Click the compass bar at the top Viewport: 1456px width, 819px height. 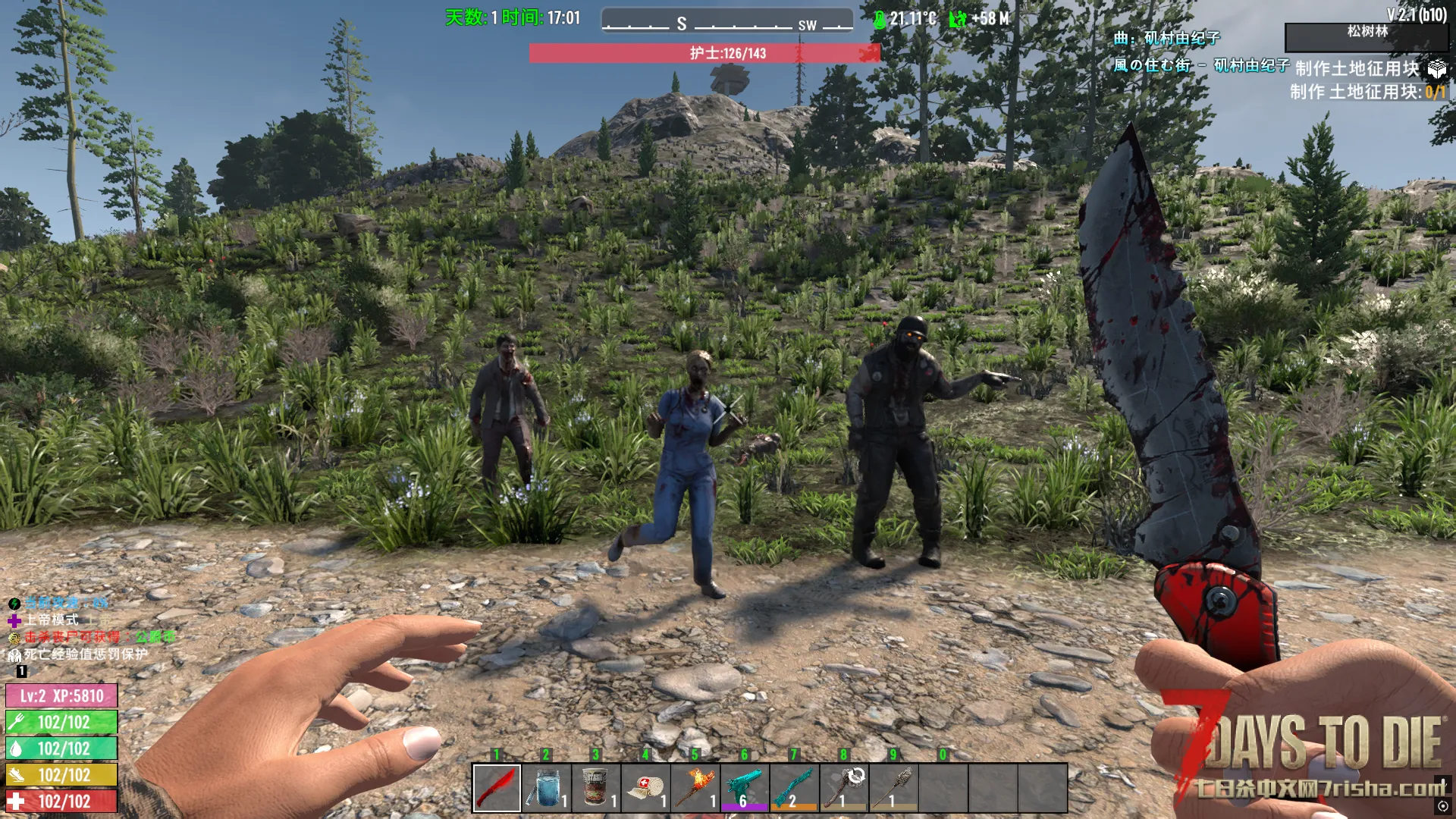point(726,20)
